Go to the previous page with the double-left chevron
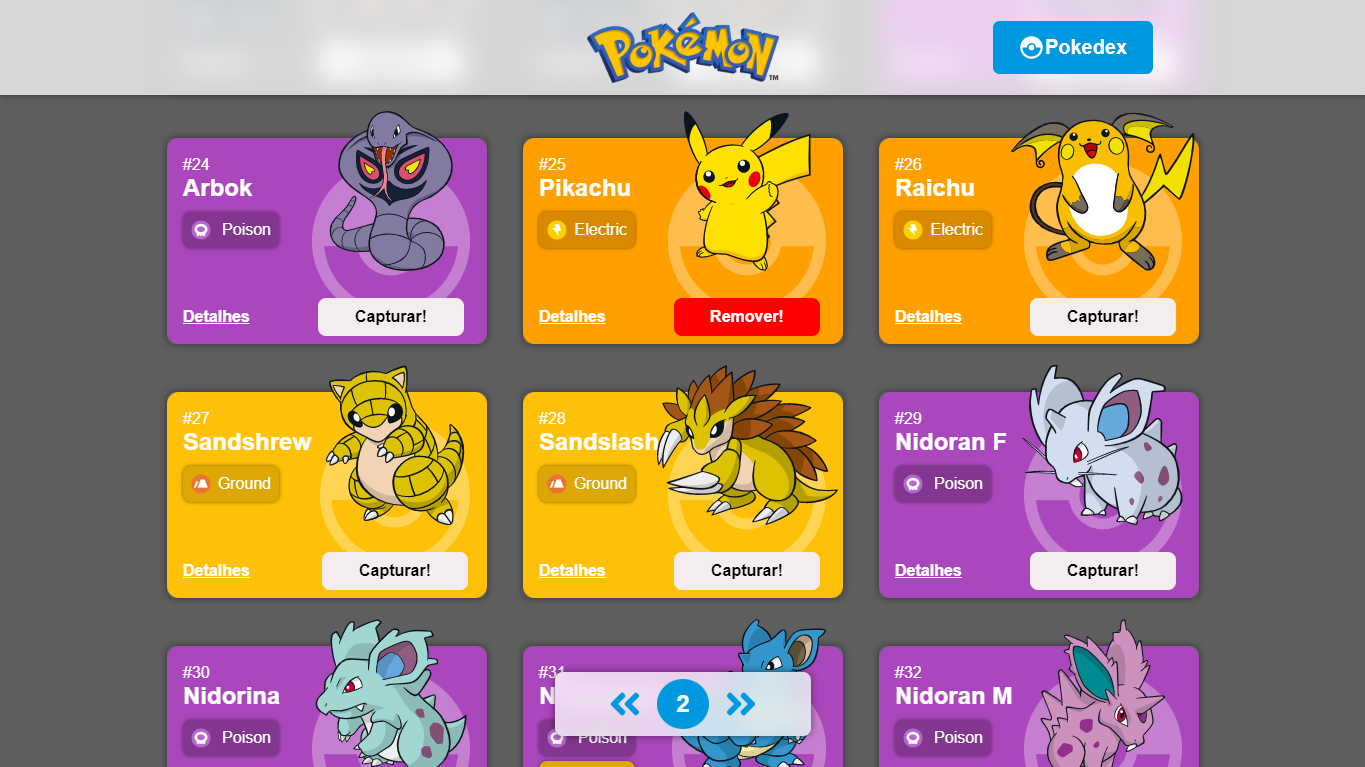 (x=626, y=704)
